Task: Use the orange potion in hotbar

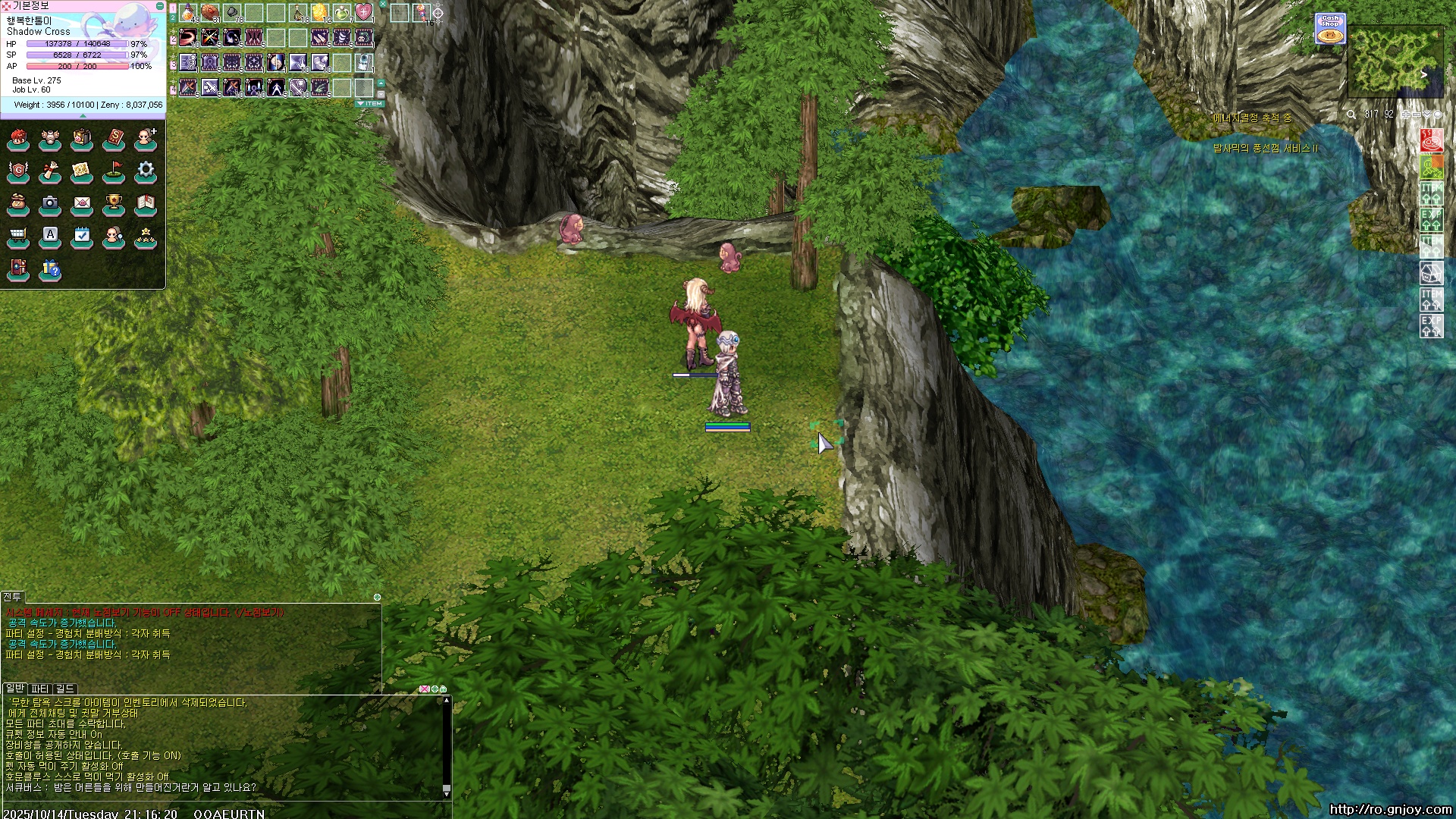Action: 188,12
